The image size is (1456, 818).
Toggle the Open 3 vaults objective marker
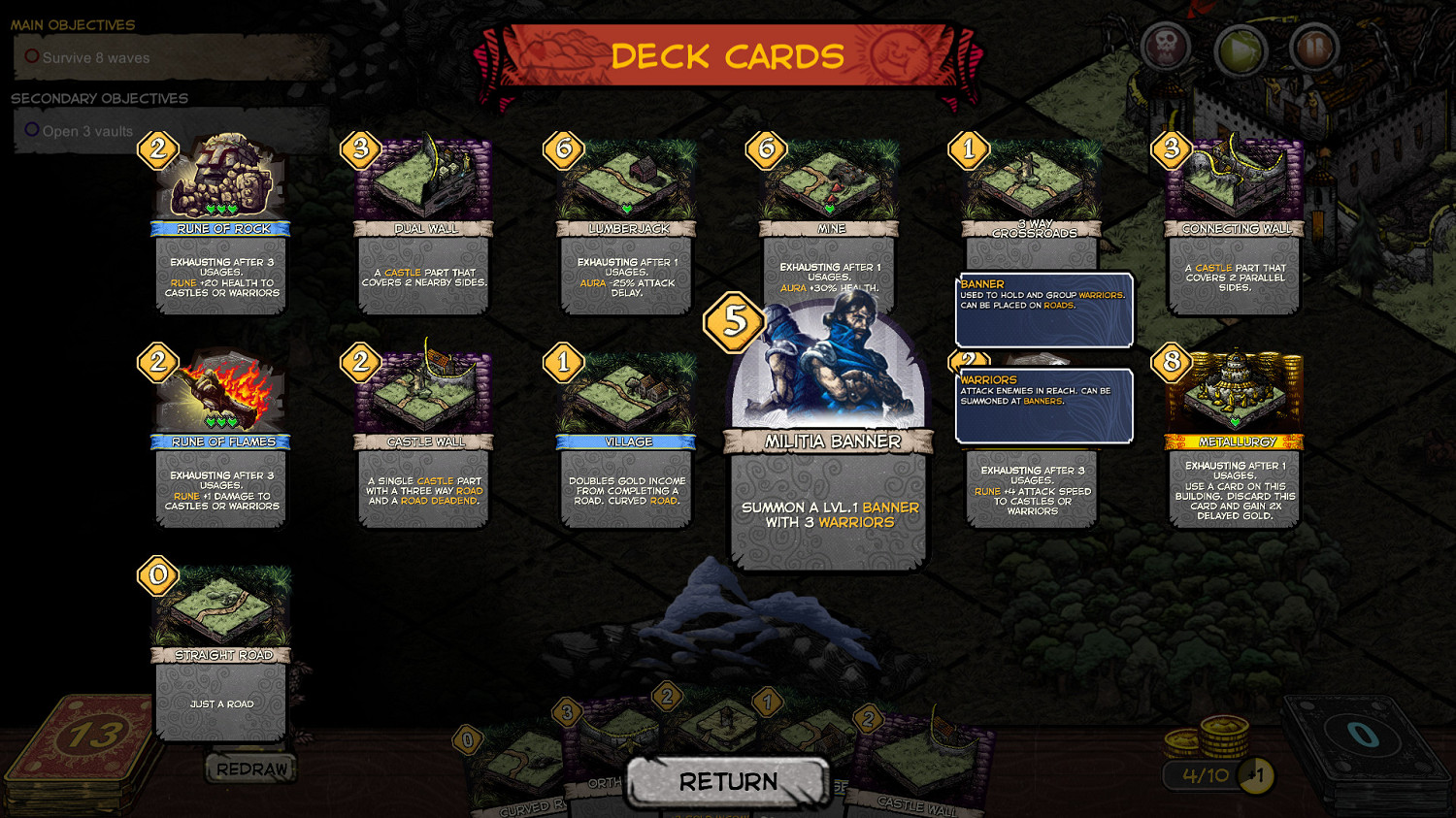point(30,129)
